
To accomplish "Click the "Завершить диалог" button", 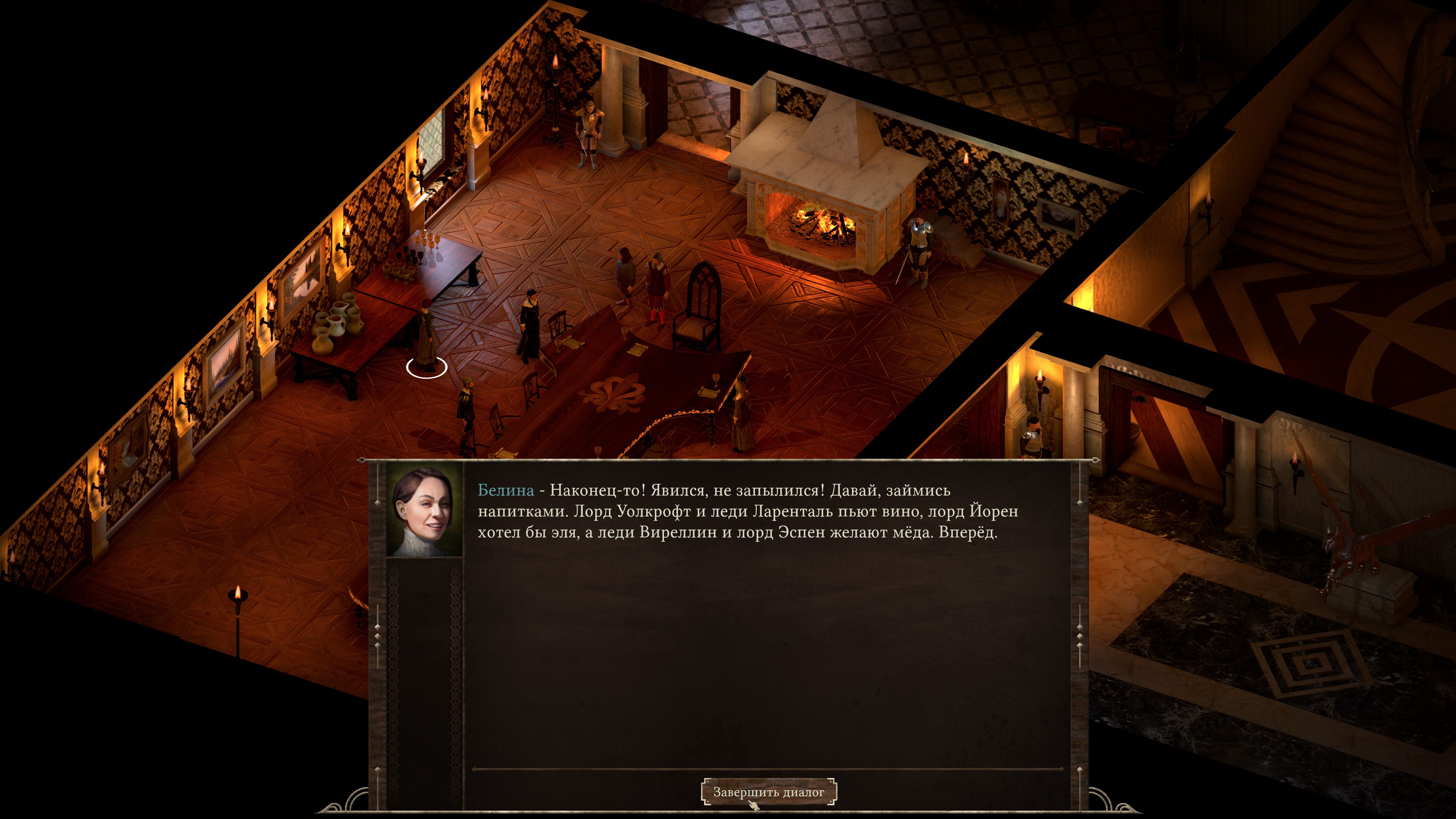I will tap(768, 792).
